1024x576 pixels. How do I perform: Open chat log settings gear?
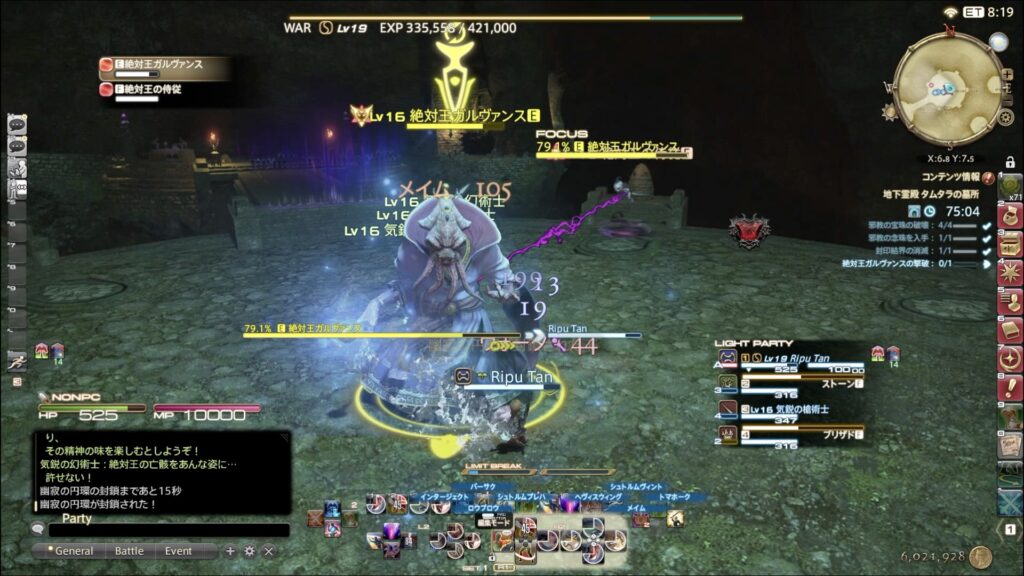[250, 551]
